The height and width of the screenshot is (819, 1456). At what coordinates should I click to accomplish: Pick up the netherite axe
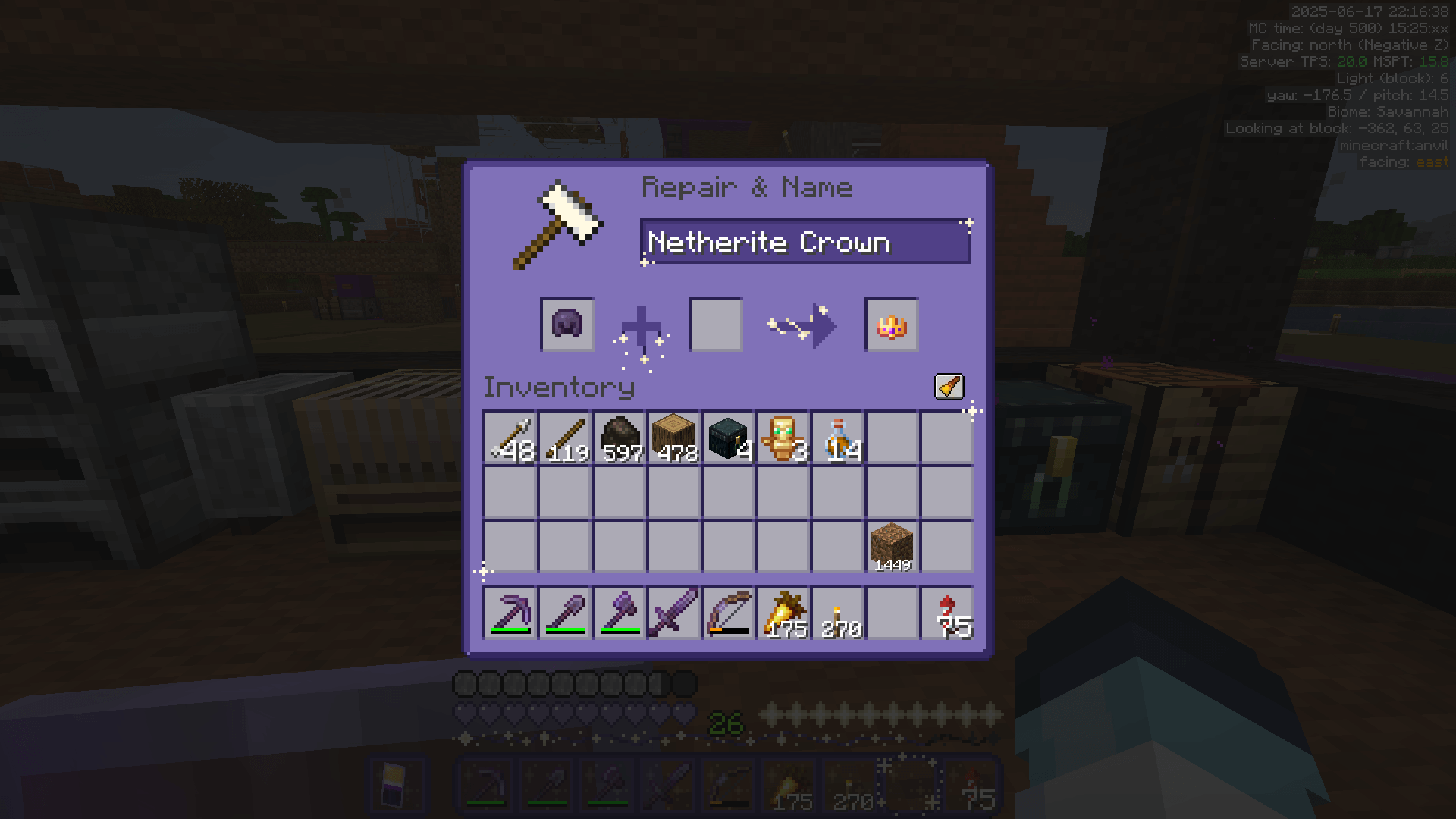[x=620, y=614]
